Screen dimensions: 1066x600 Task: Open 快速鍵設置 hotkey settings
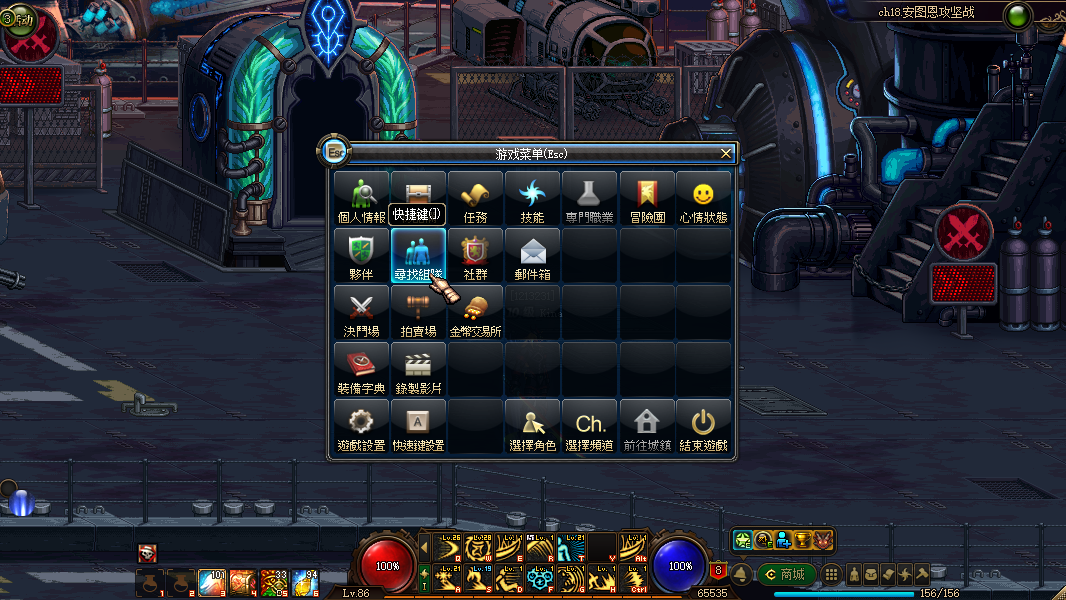[418, 426]
